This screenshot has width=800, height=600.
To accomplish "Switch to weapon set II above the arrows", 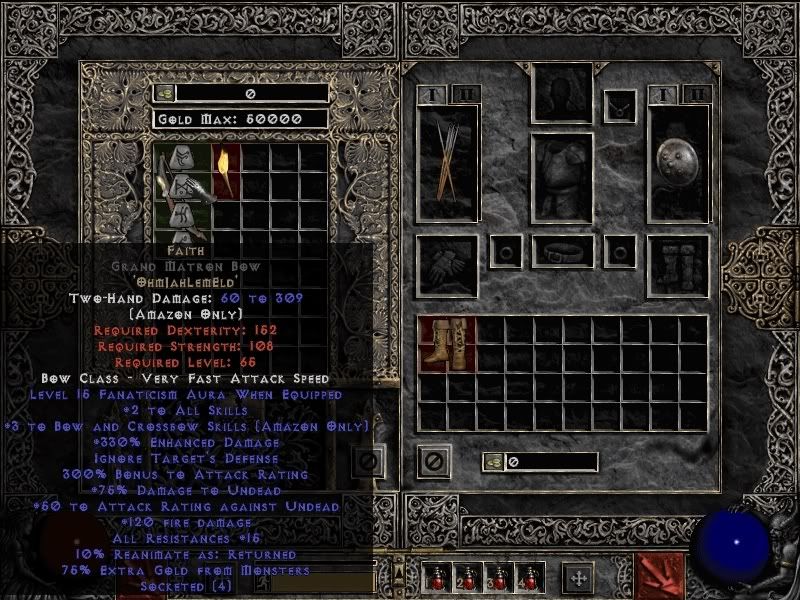I will [465, 95].
